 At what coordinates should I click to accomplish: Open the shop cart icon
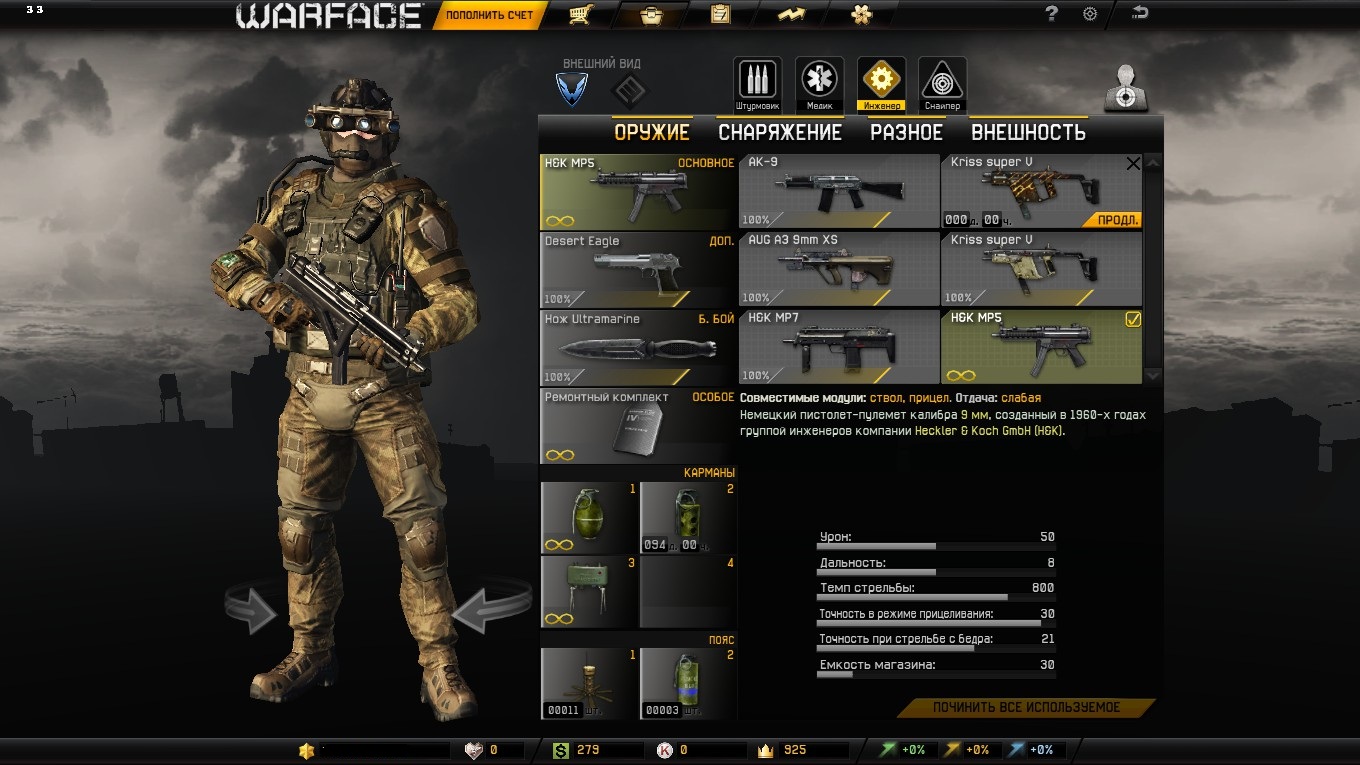pos(579,14)
